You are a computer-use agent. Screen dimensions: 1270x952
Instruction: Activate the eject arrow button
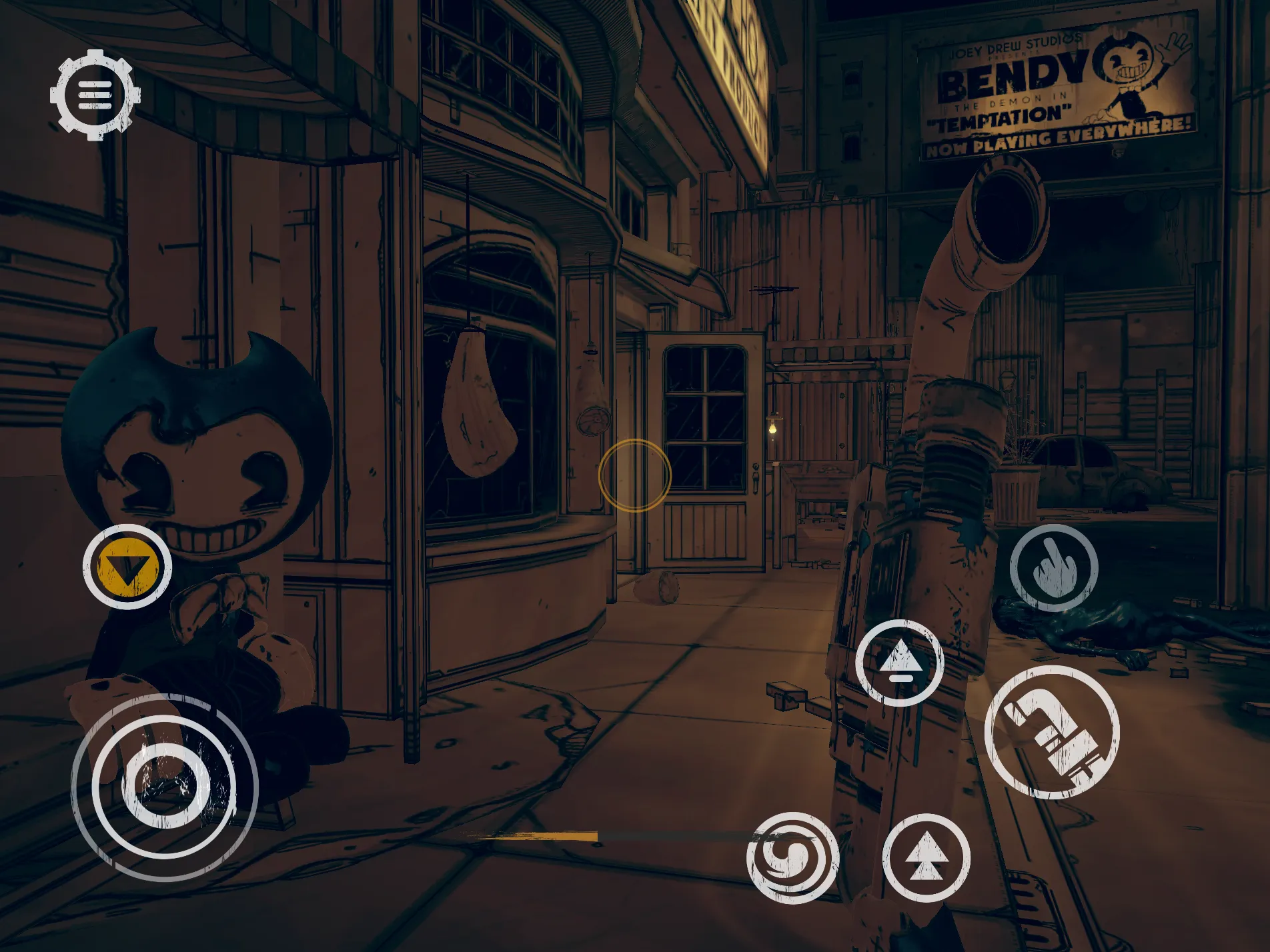[x=899, y=663]
